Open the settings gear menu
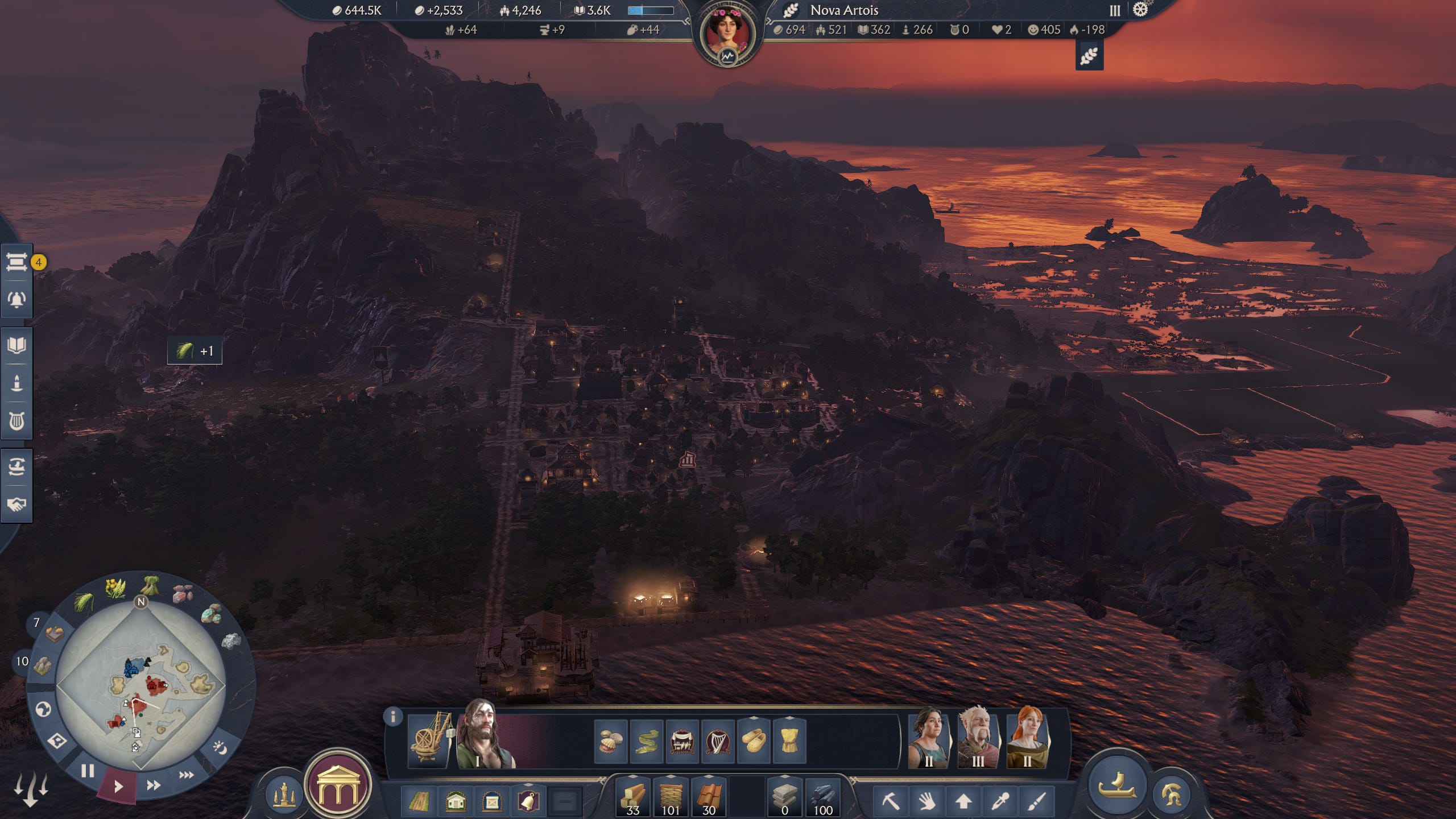Viewport: 1456px width, 819px height. pyautogui.click(x=1140, y=10)
